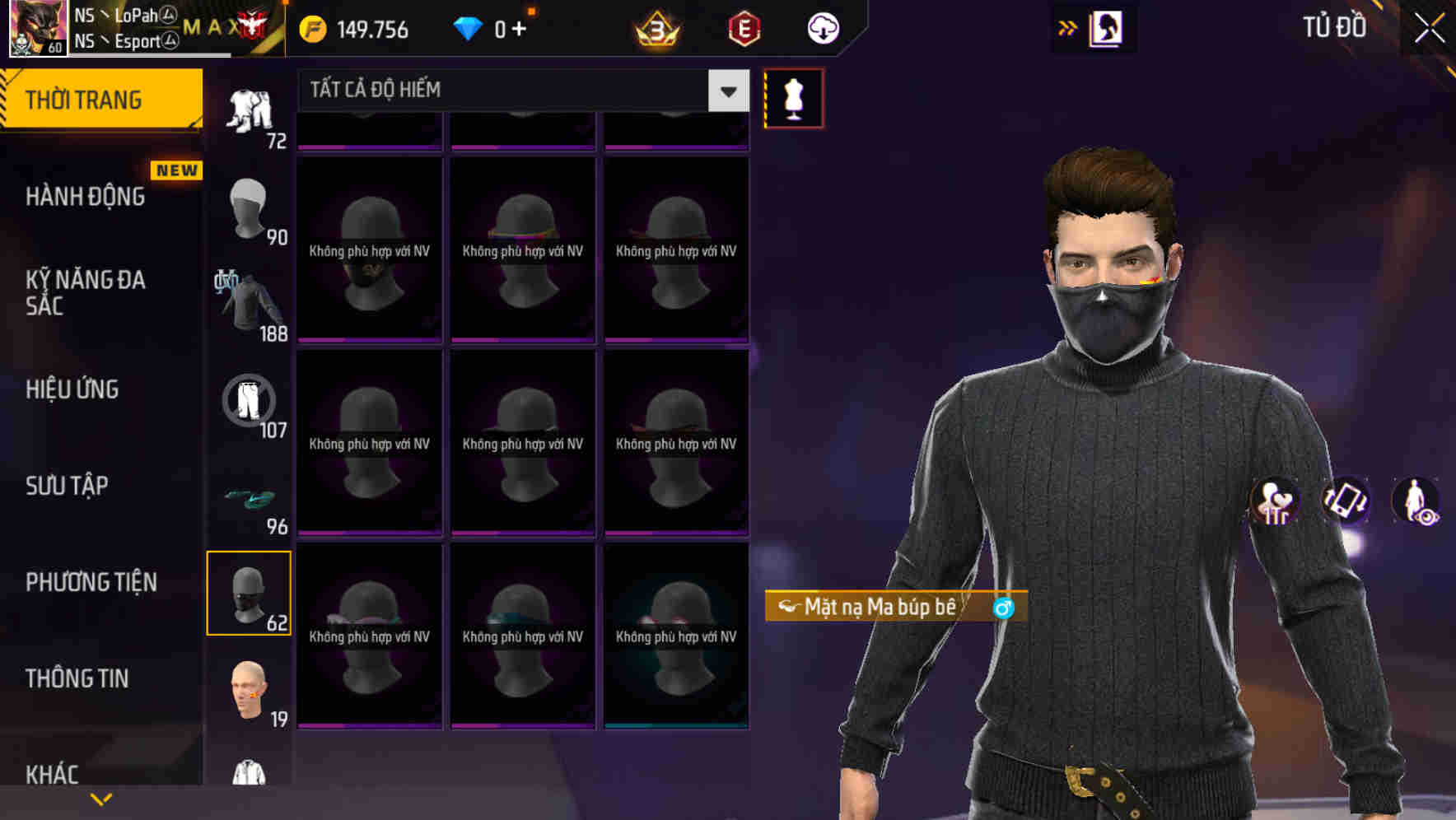Open the mannequin preset icon above the grid

[793, 97]
